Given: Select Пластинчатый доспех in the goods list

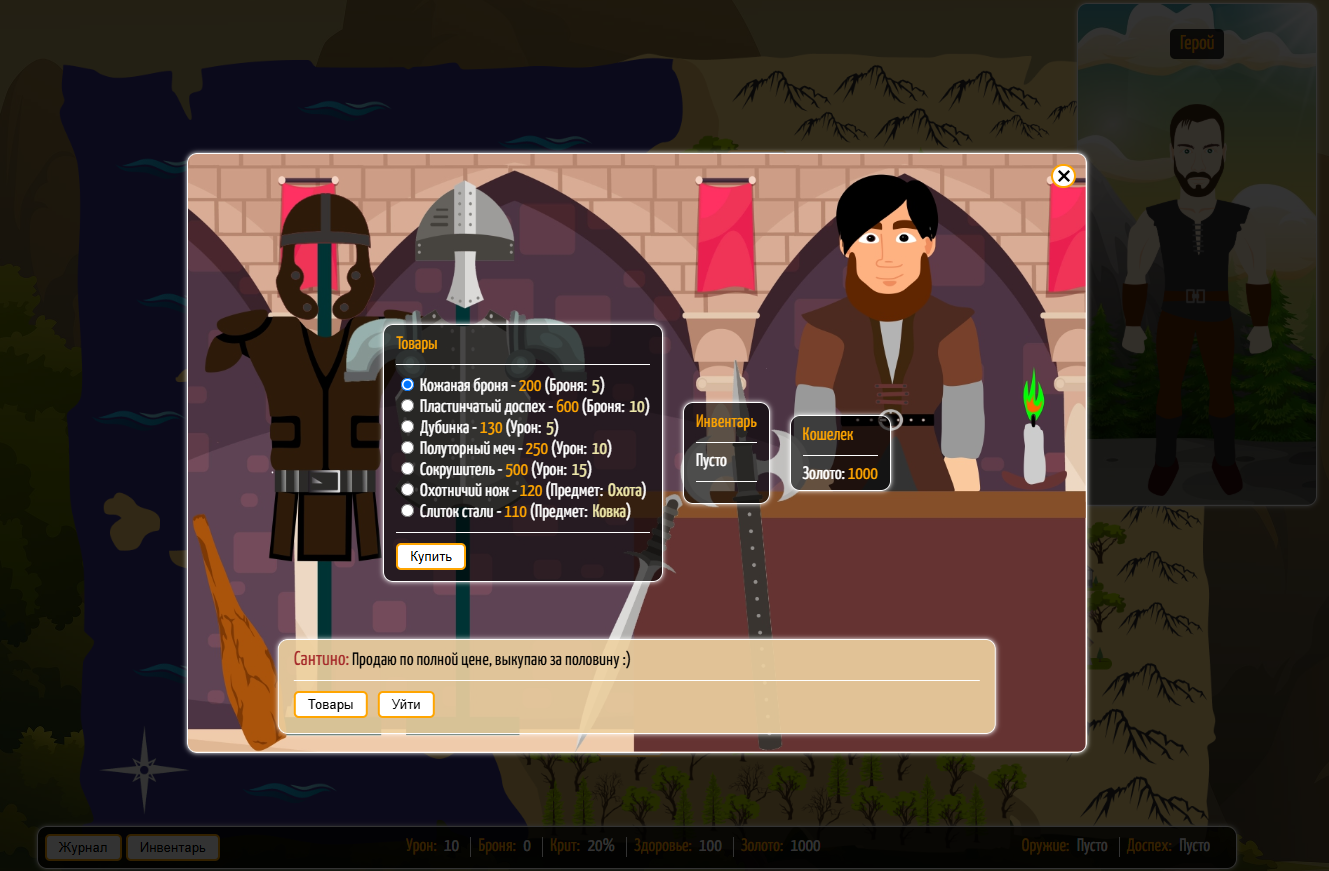Looking at the screenshot, I should (x=407, y=405).
